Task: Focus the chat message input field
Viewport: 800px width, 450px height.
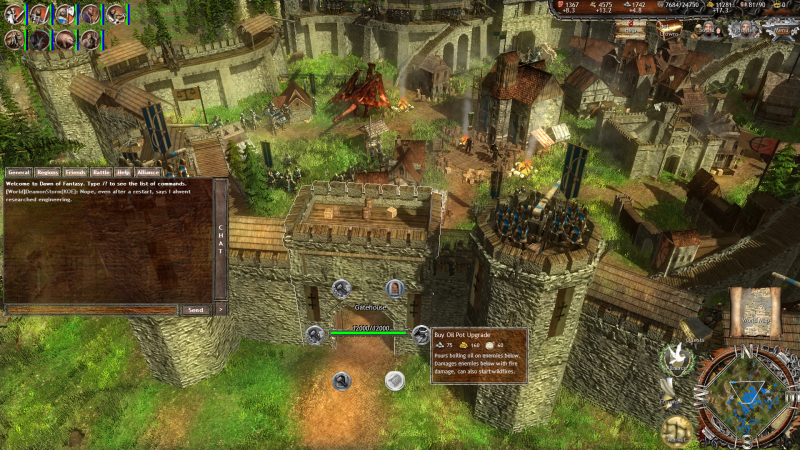Action: [92, 310]
